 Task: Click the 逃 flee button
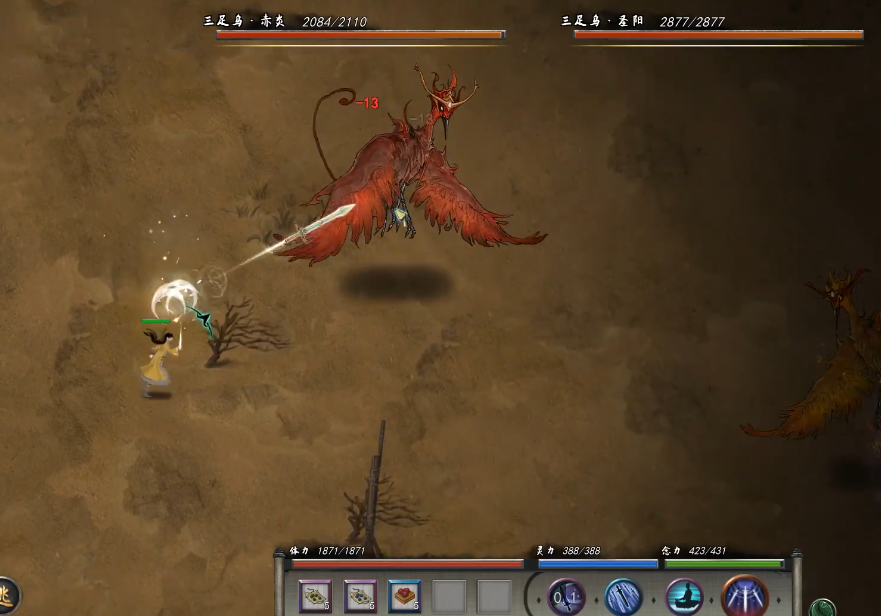click(x=6, y=597)
